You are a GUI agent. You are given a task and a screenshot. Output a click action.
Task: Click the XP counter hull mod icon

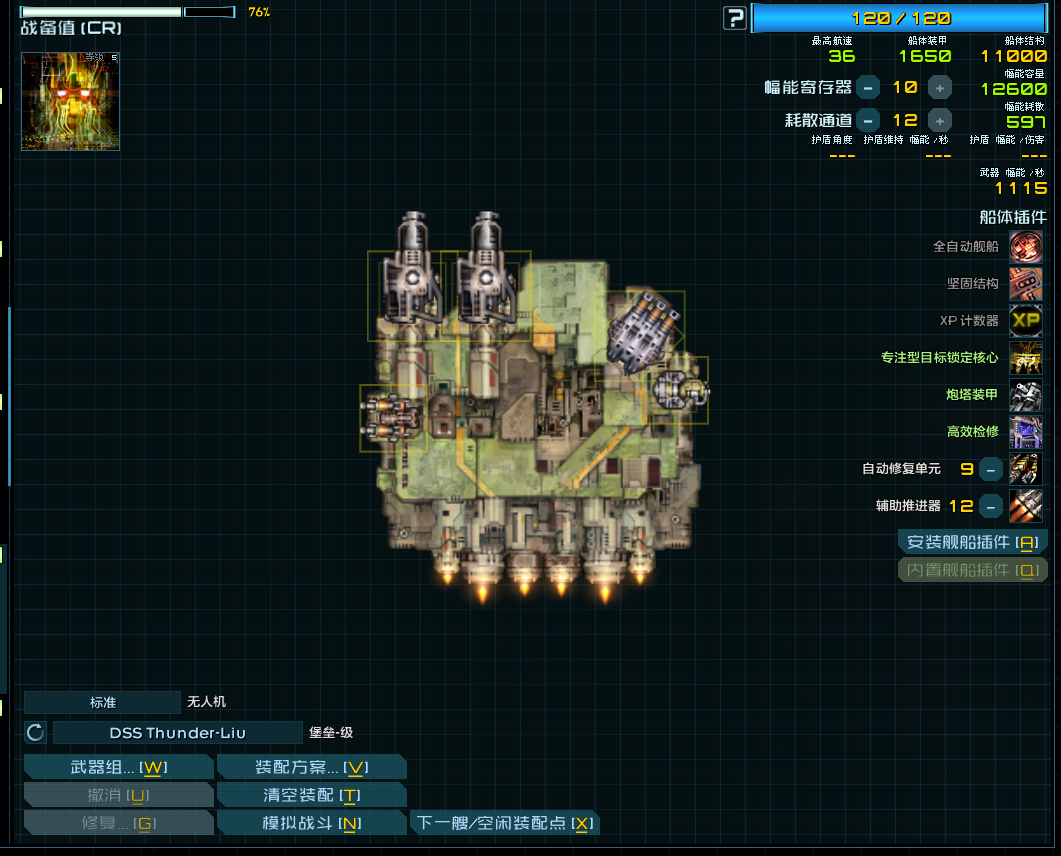pos(1025,320)
